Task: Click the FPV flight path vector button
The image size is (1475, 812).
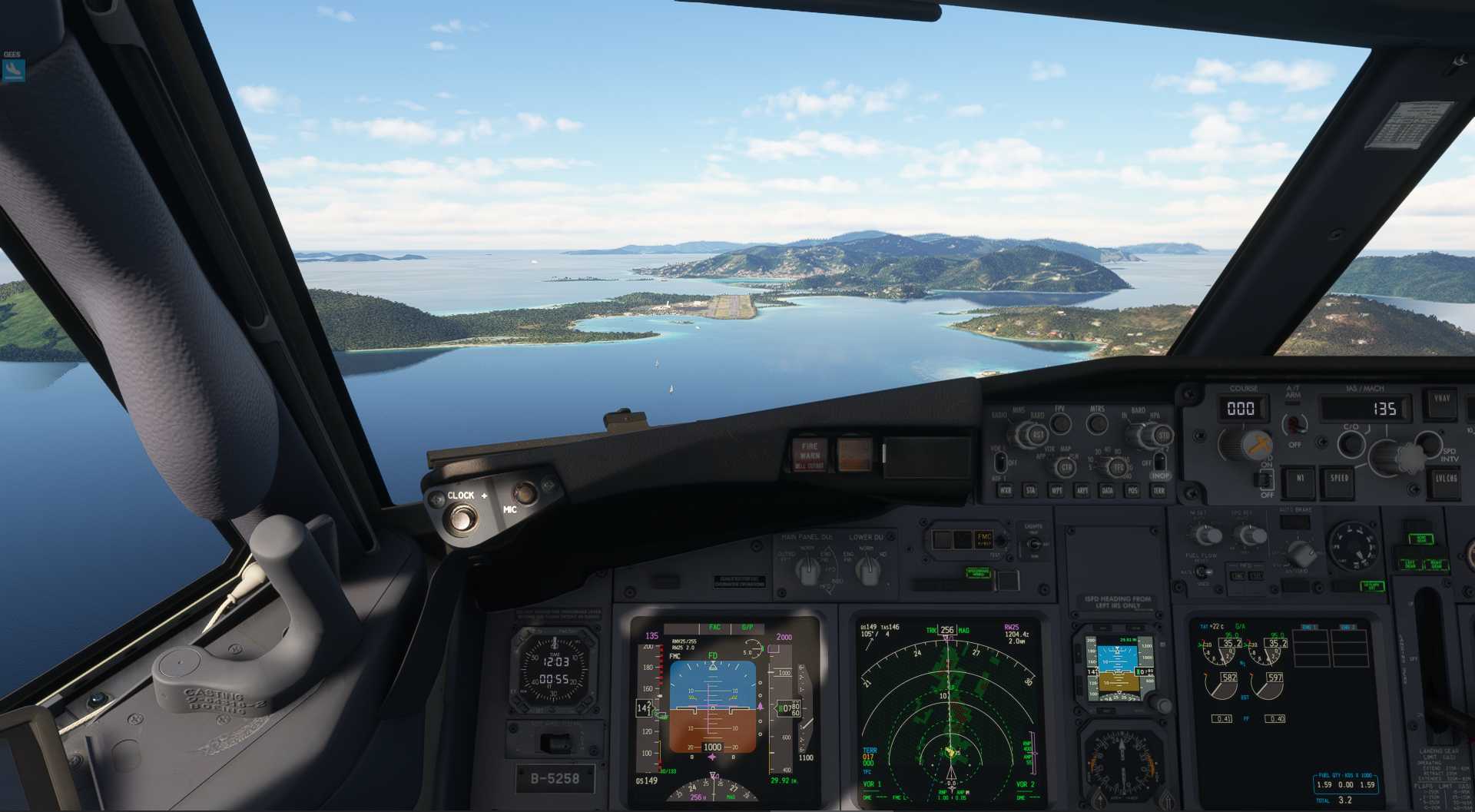Action: [1060, 423]
